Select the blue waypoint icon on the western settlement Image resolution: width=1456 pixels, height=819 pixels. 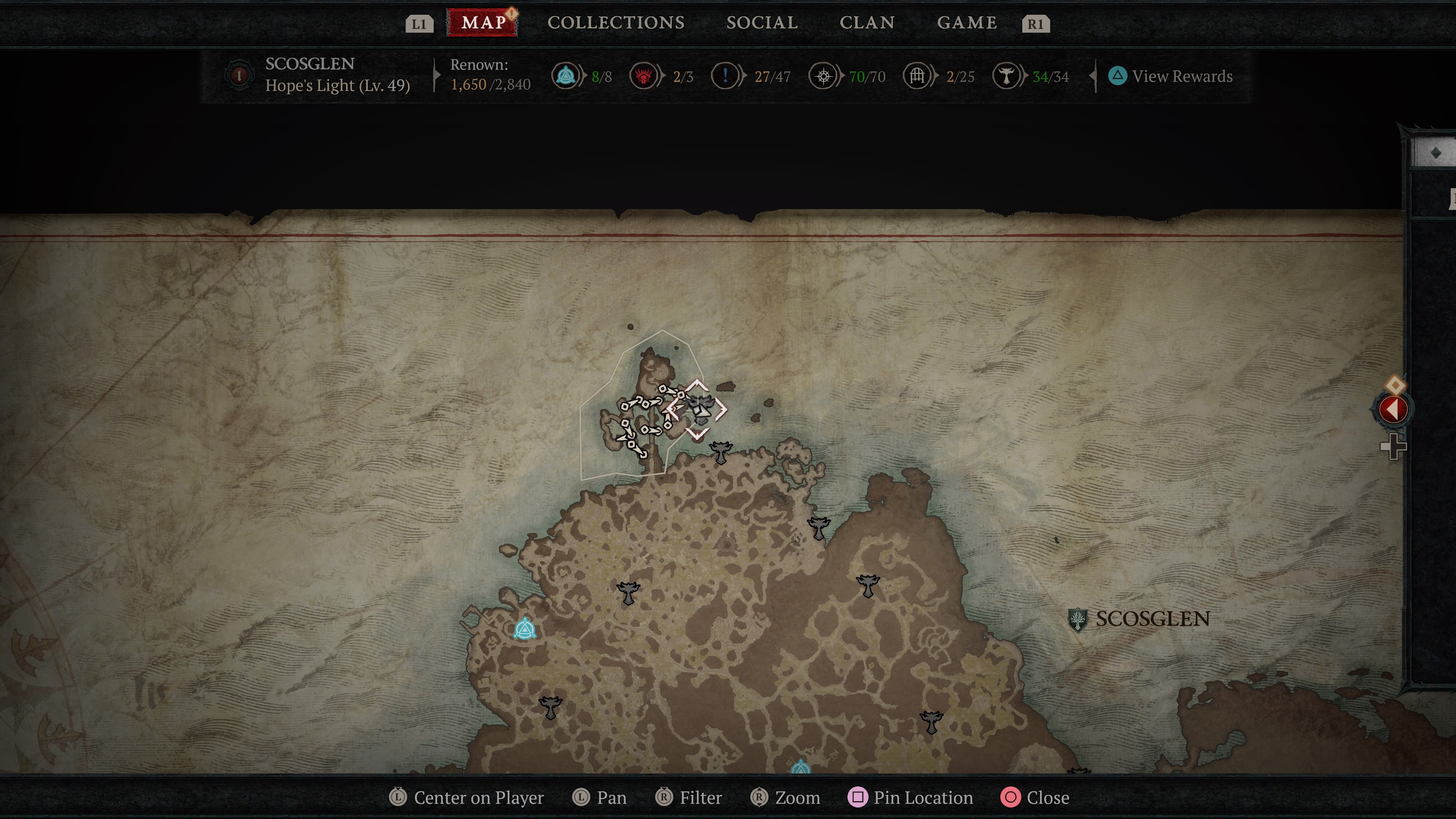pos(524,629)
